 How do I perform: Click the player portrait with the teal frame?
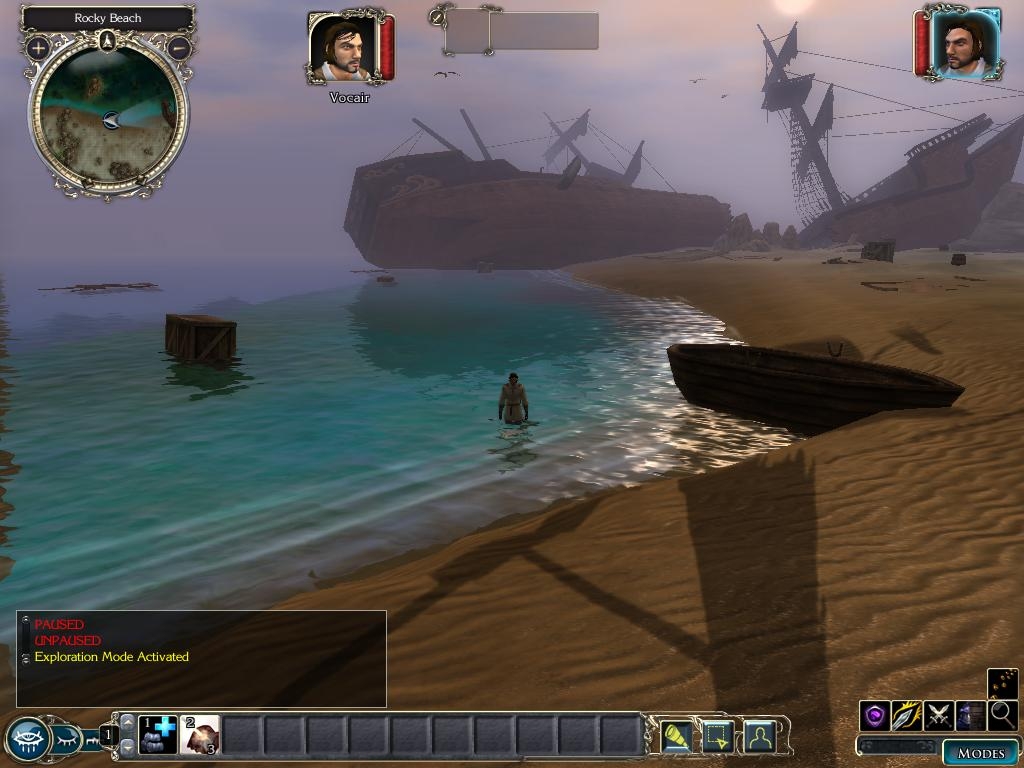(x=964, y=43)
